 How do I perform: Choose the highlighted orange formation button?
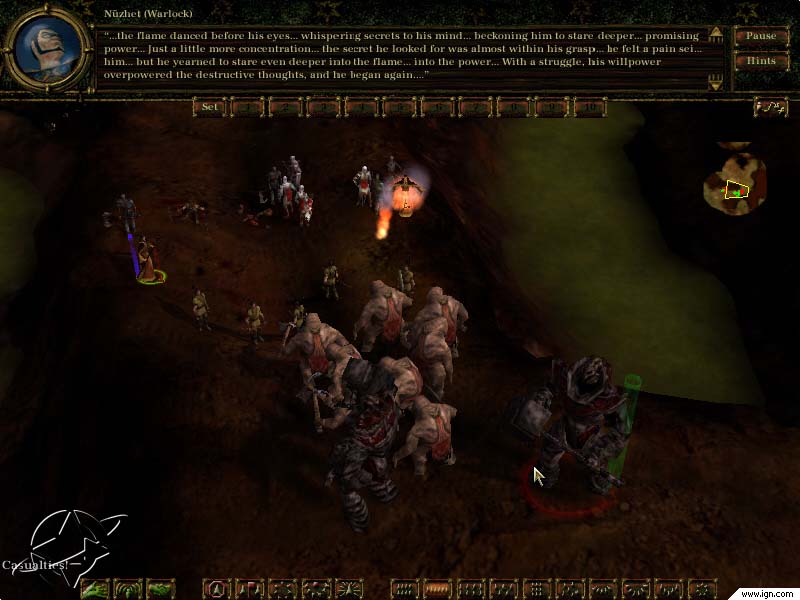click(x=437, y=589)
